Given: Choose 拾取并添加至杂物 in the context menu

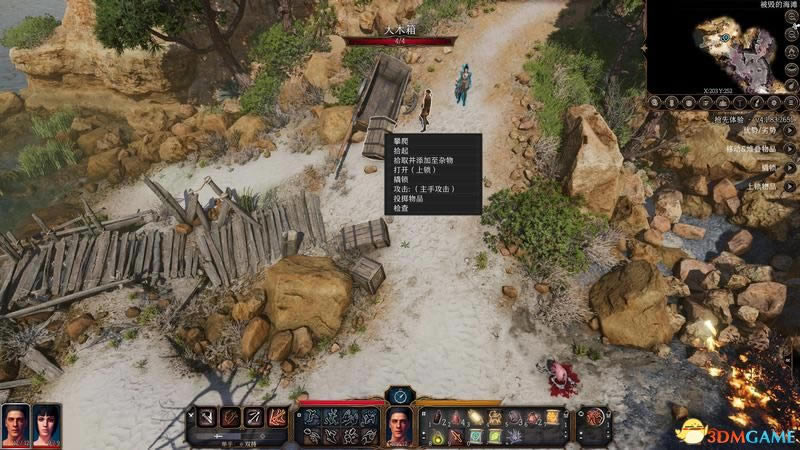Looking at the screenshot, I should point(421,160).
